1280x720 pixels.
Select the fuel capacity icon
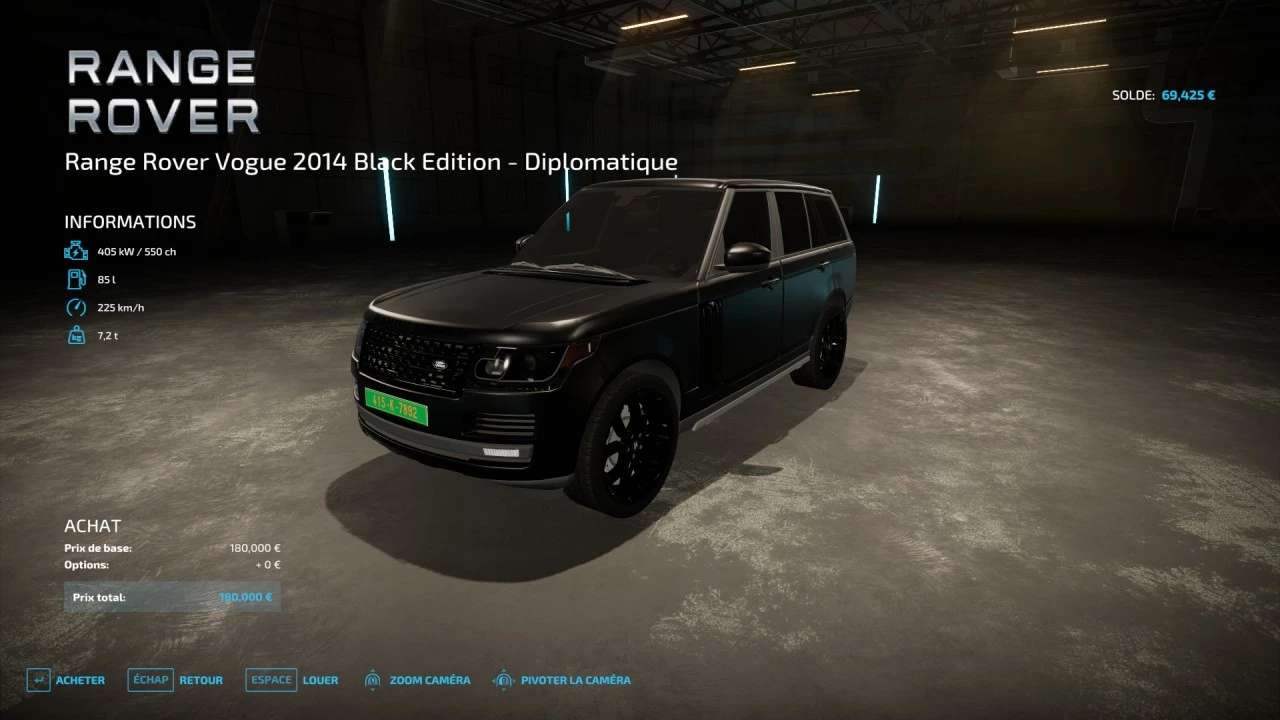tap(76, 279)
